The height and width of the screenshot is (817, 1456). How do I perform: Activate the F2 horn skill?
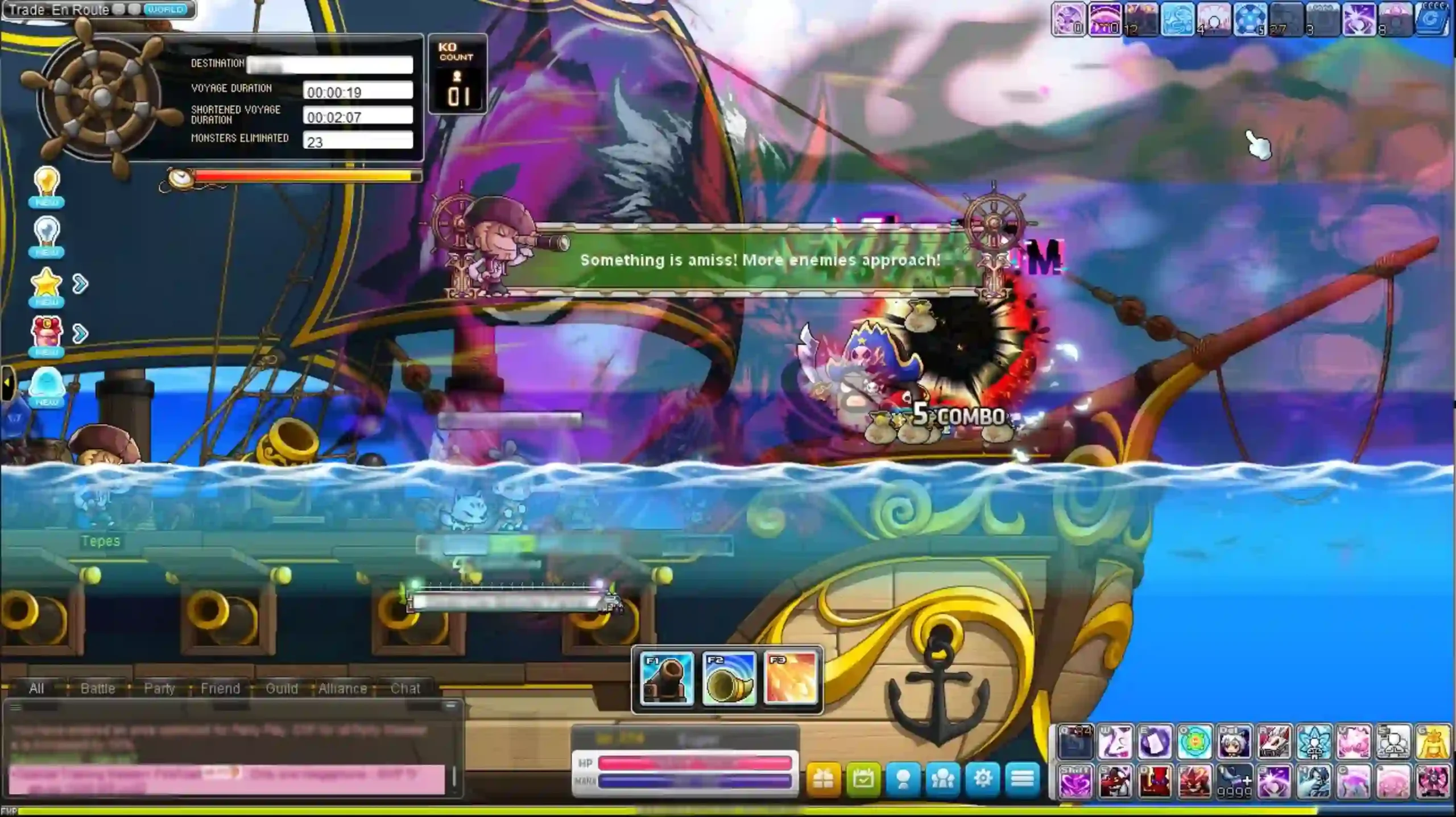pyautogui.click(x=730, y=679)
